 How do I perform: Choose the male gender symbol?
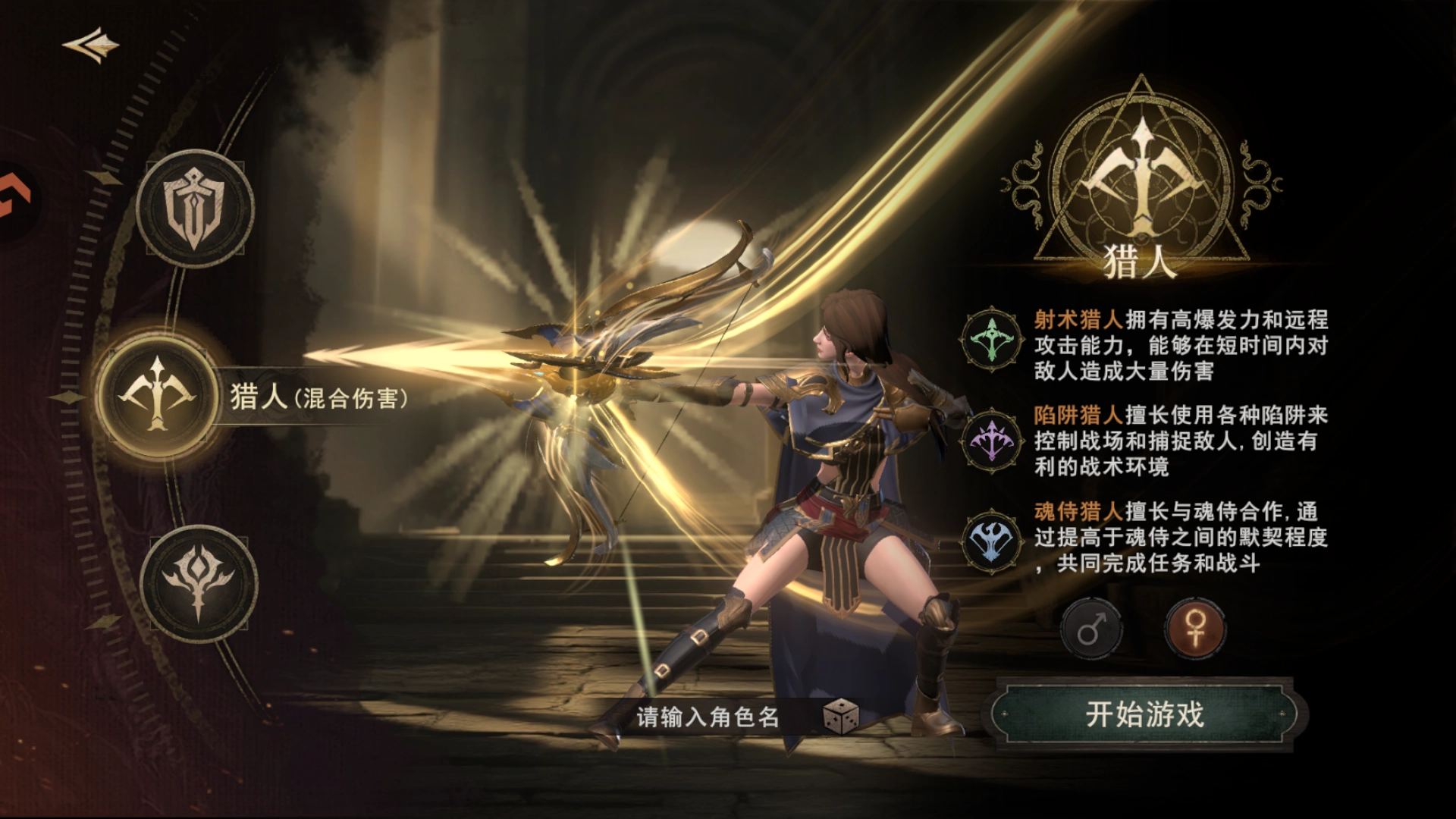point(1091,629)
